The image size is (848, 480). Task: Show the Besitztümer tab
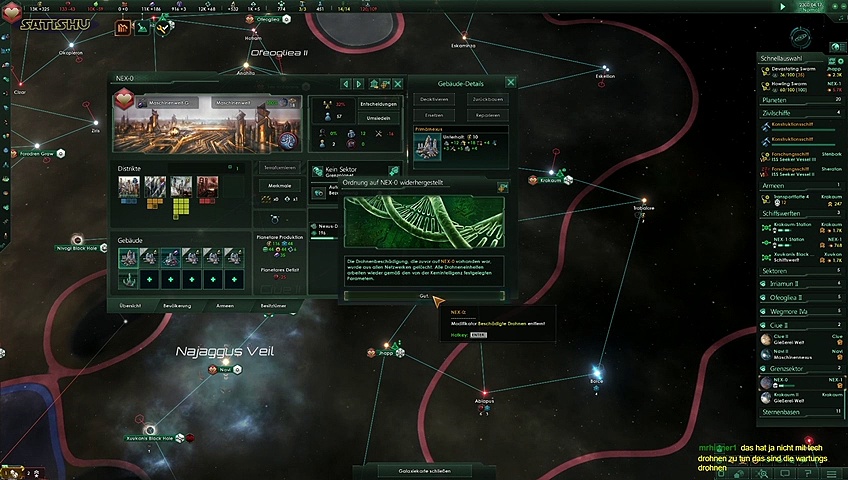[x=274, y=305]
